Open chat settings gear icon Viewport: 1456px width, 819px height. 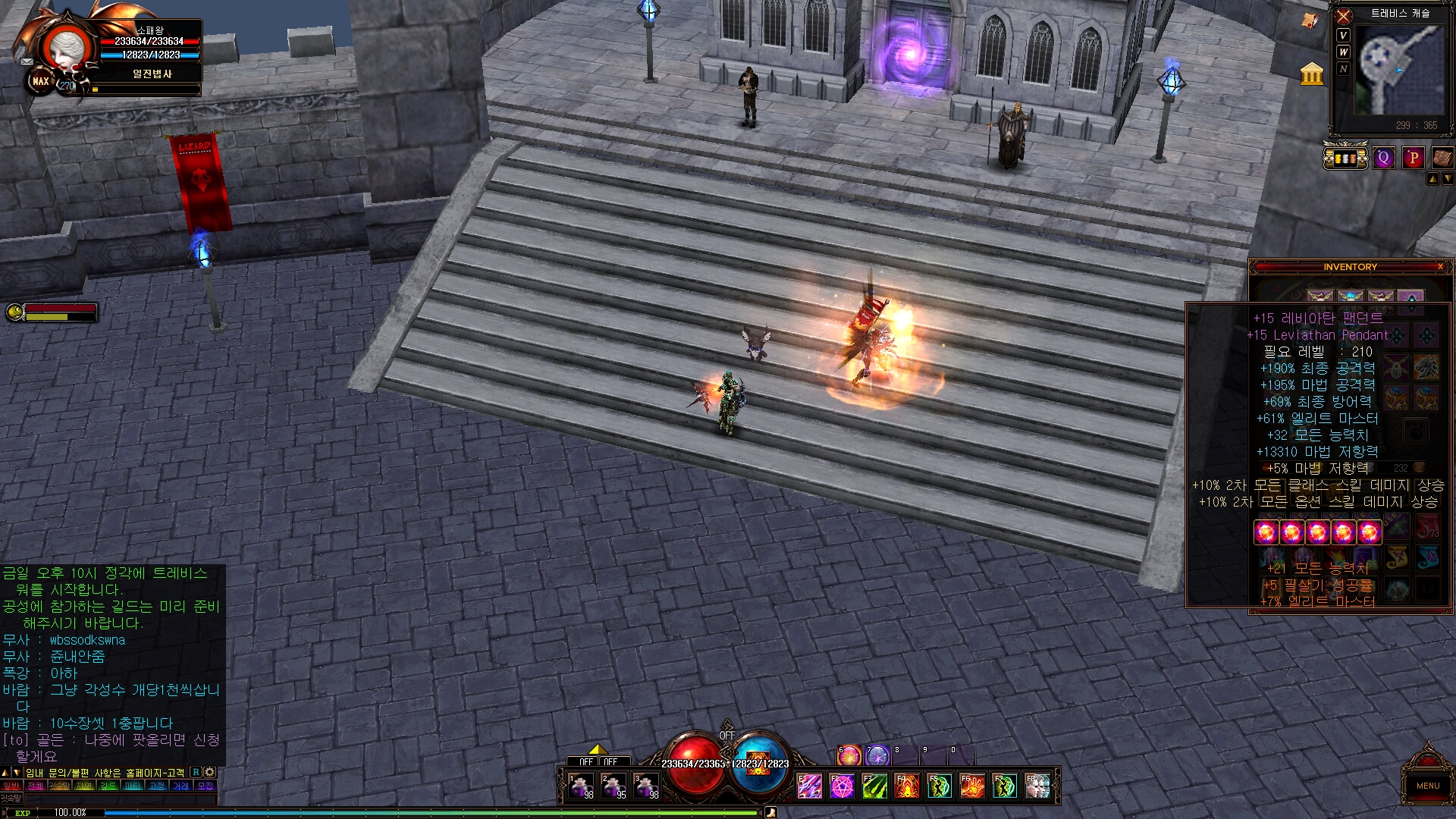210,772
